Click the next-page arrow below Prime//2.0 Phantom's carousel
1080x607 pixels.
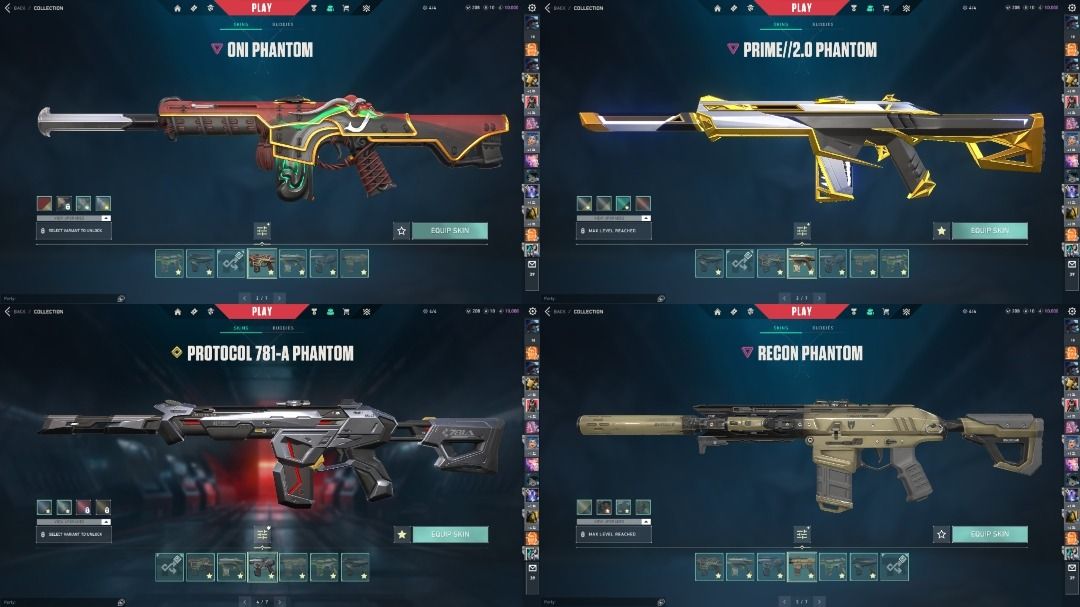coord(819,298)
